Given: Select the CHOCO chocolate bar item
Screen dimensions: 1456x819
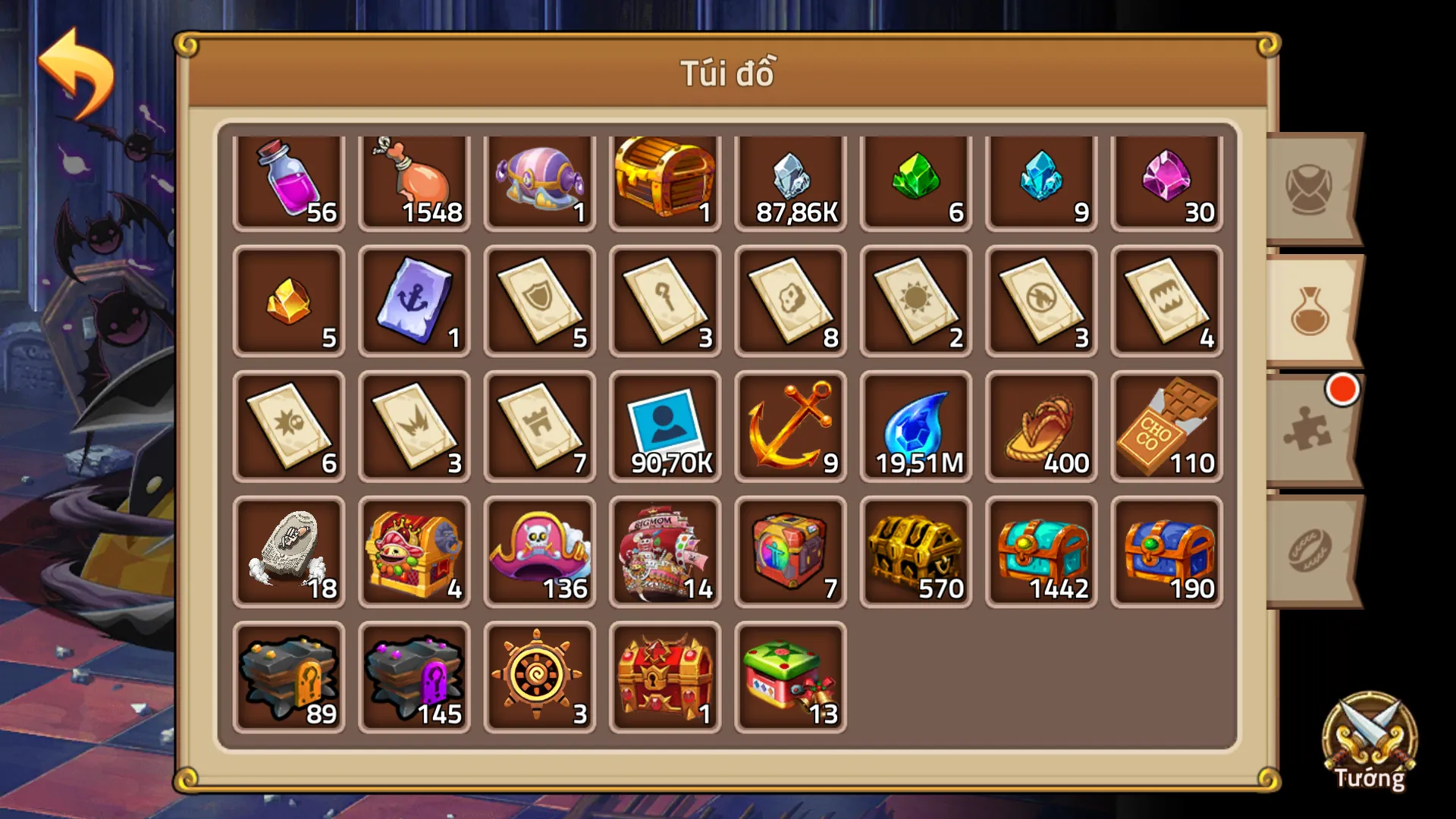Looking at the screenshot, I should click(1166, 427).
